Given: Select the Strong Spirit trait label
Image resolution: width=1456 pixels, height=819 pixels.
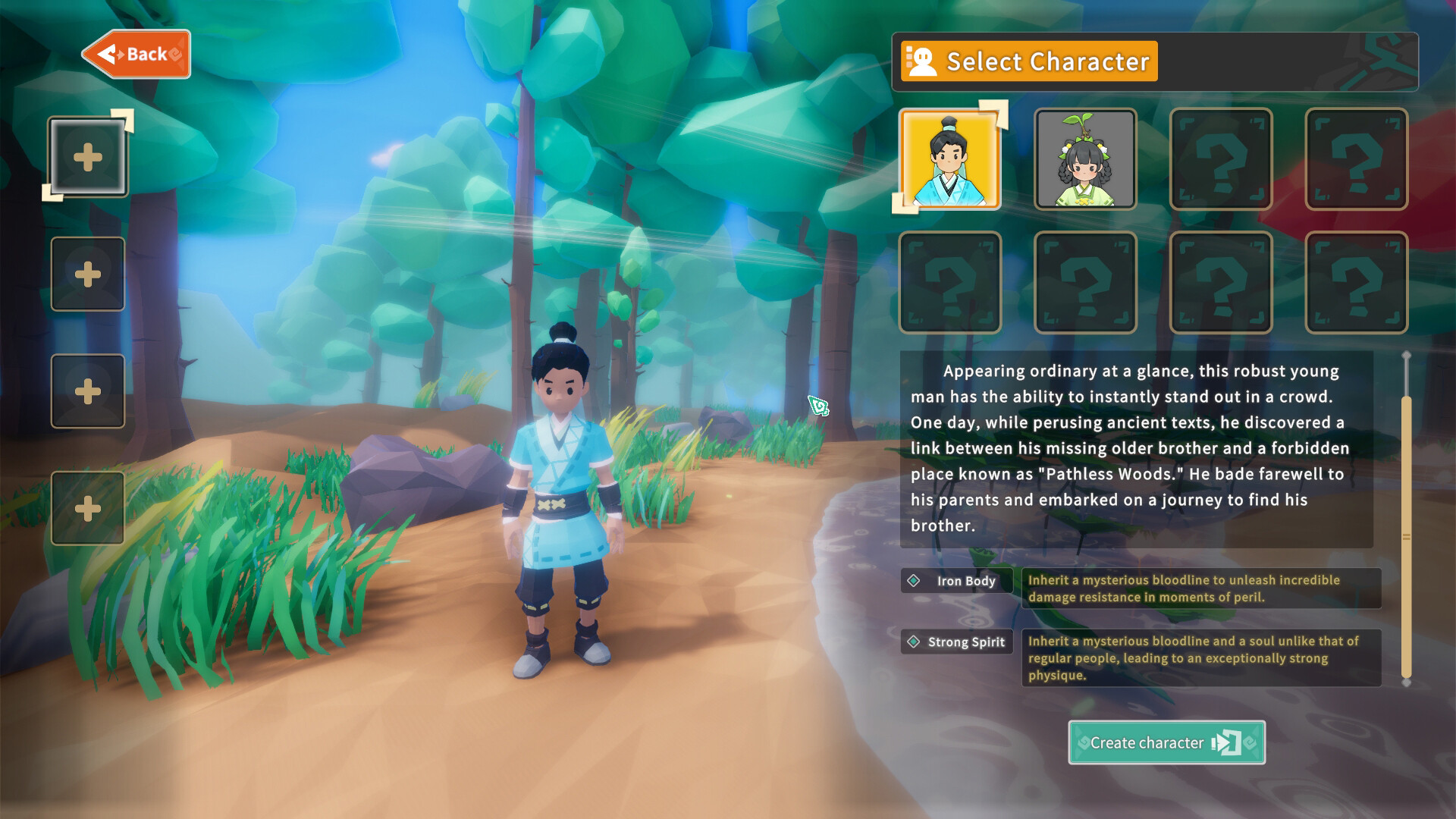Looking at the screenshot, I should (x=967, y=642).
